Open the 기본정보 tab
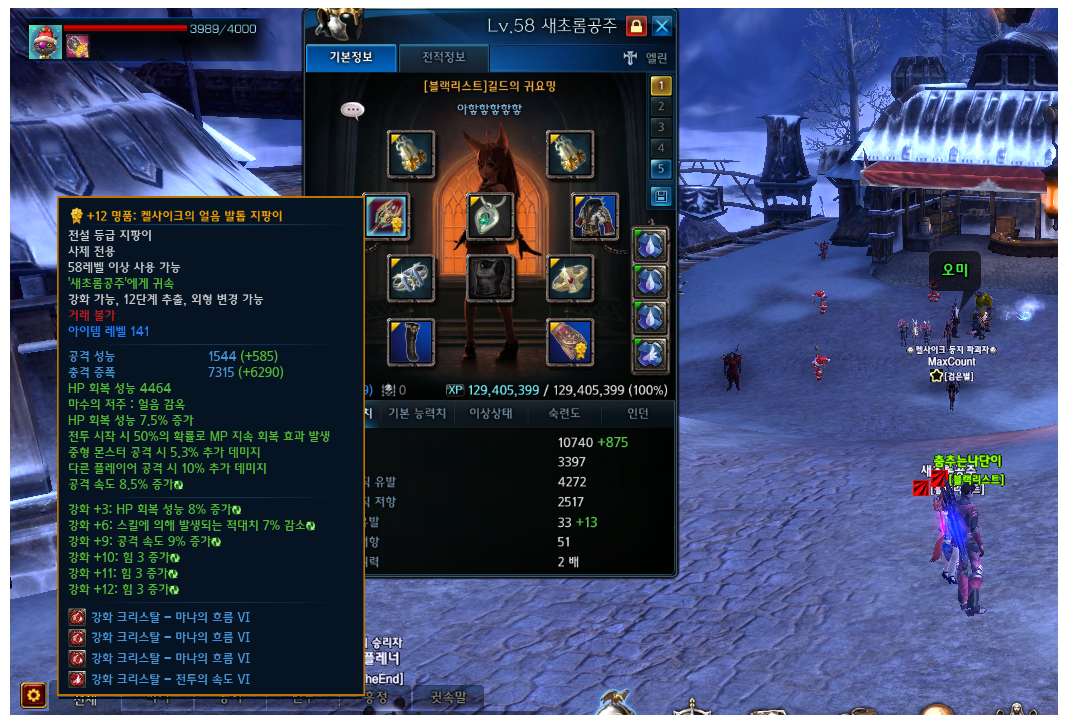1069x726 pixels. [351, 57]
